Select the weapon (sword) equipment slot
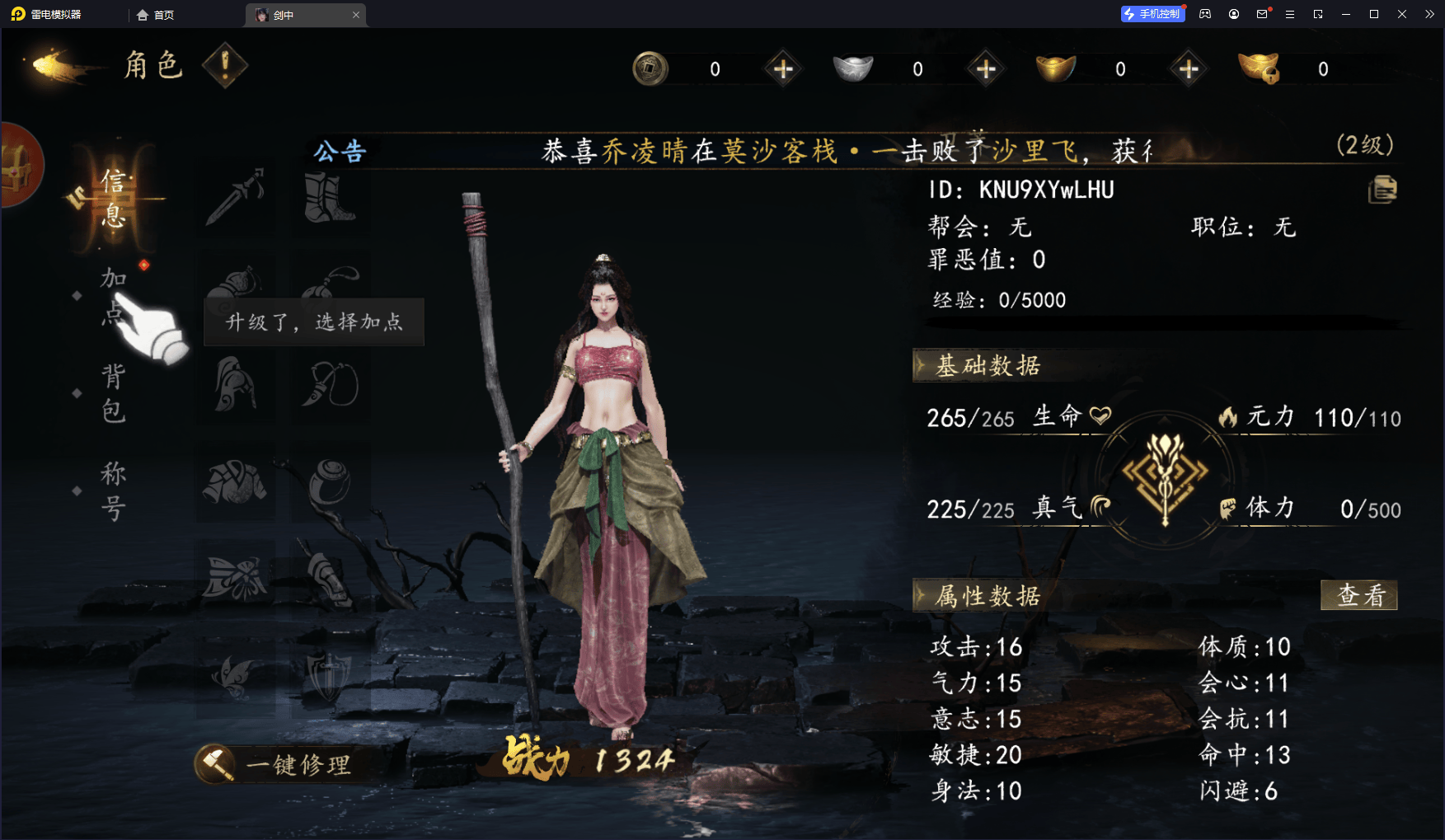 (237, 195)
